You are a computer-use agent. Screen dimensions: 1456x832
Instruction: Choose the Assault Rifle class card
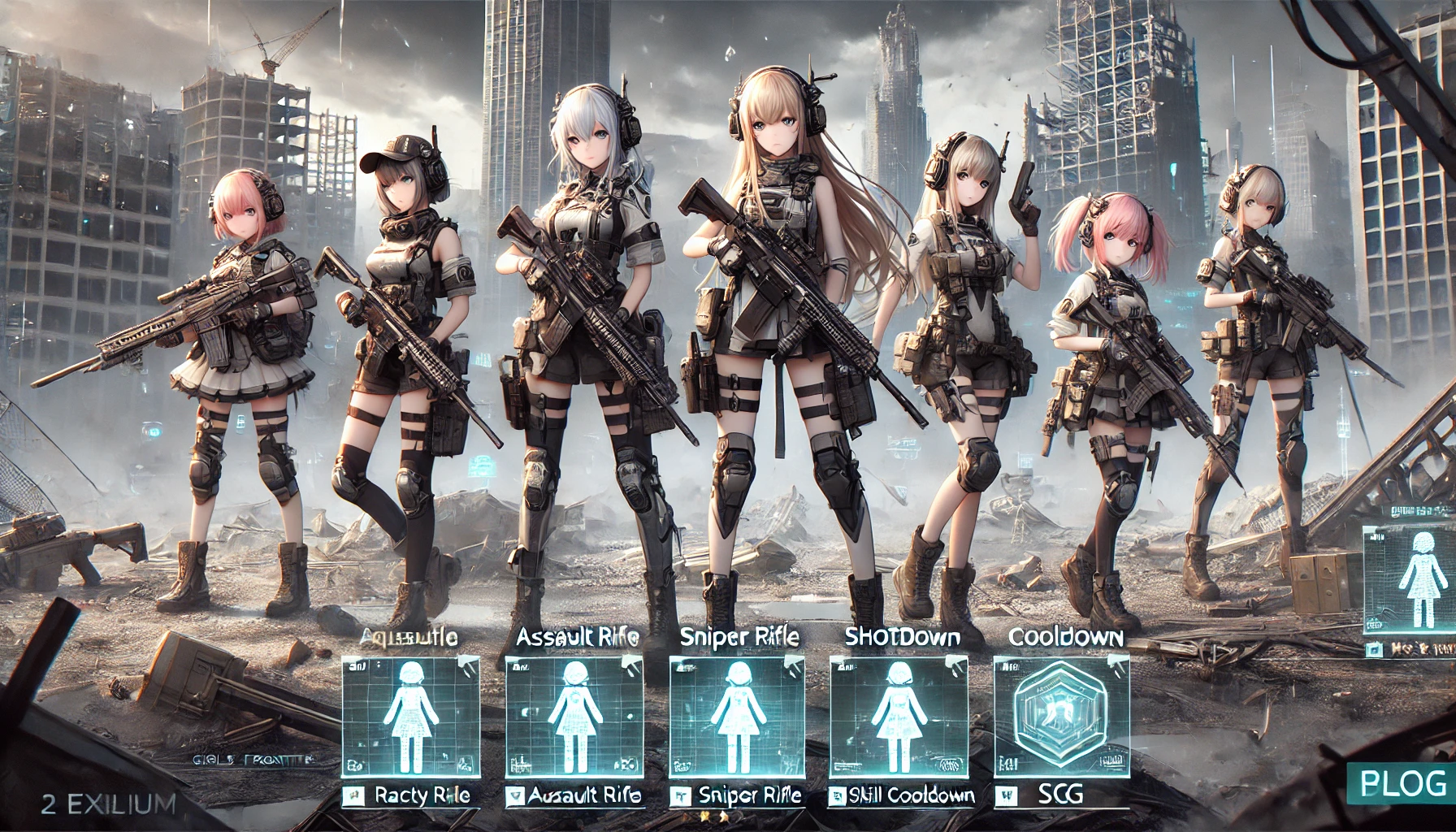click(x=574, y=716)
